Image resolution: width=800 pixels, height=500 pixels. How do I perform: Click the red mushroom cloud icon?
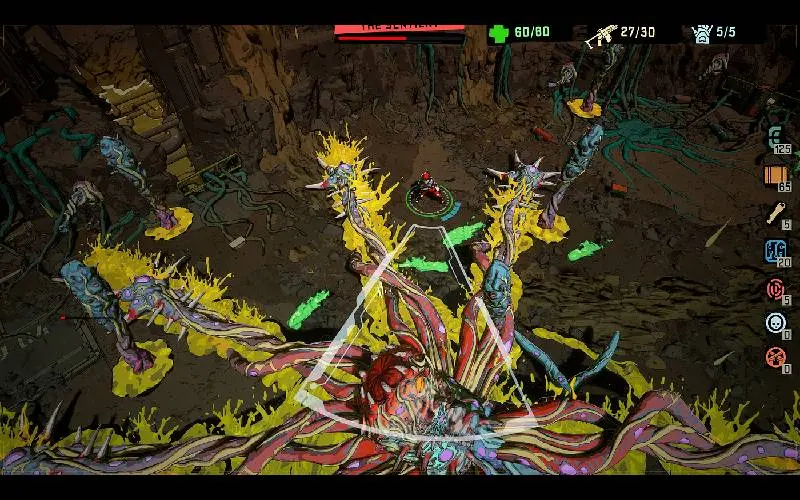pyautogui.click(x=776, y=357)
